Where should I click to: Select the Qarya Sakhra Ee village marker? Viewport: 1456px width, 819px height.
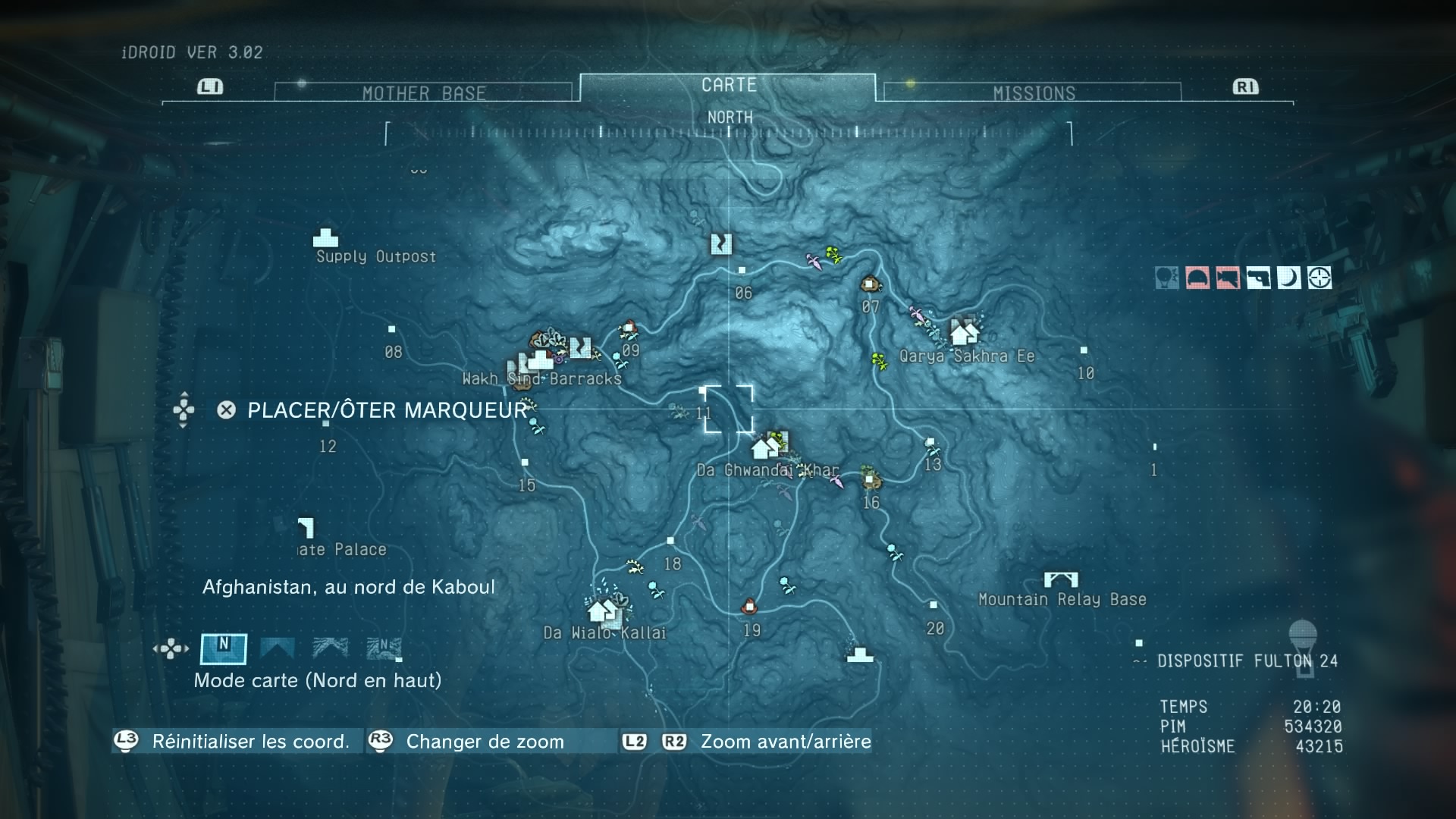coord(964,333)
